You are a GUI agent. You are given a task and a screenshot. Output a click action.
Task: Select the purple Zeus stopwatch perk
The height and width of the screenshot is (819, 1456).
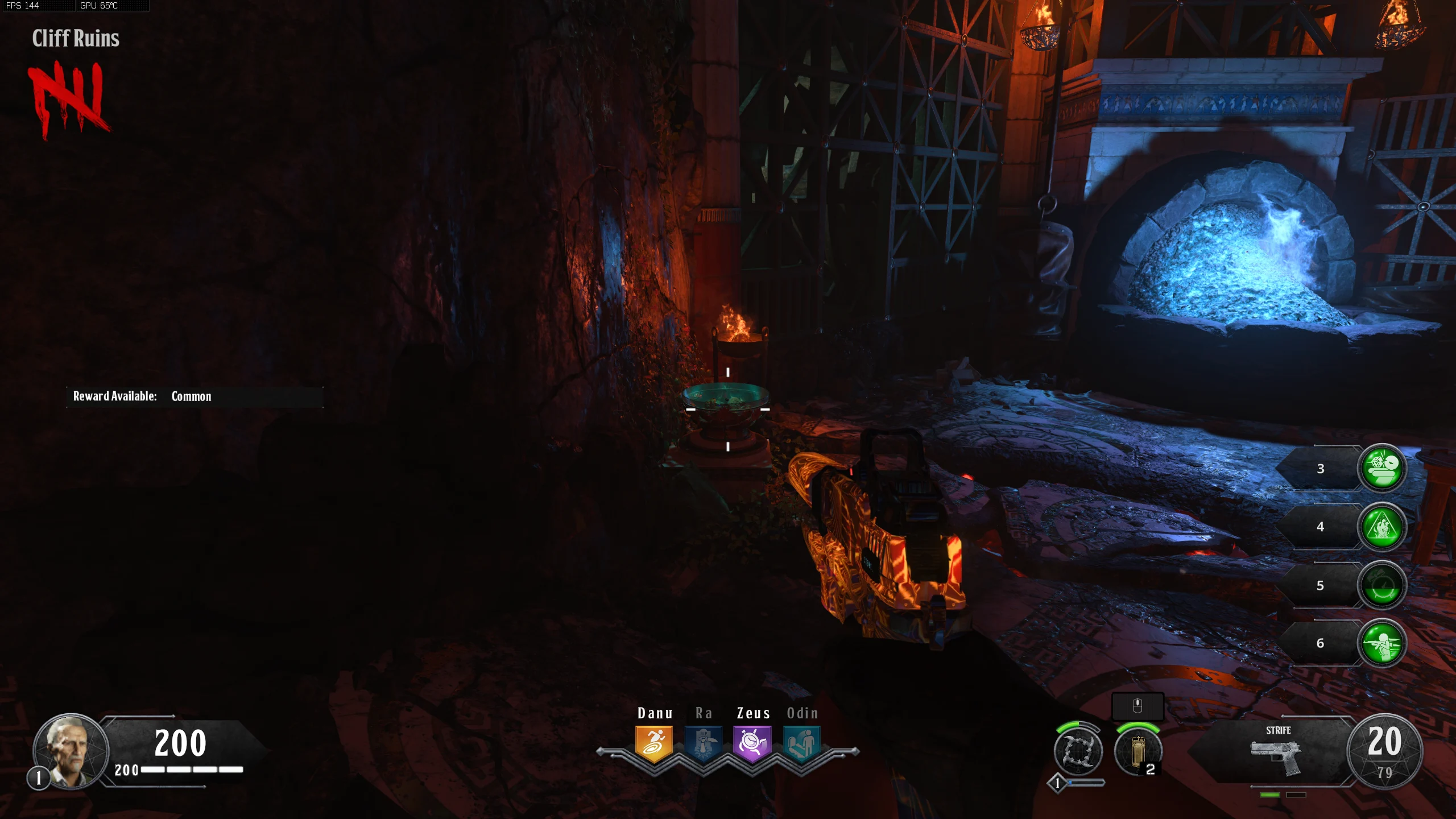point(752,743)
